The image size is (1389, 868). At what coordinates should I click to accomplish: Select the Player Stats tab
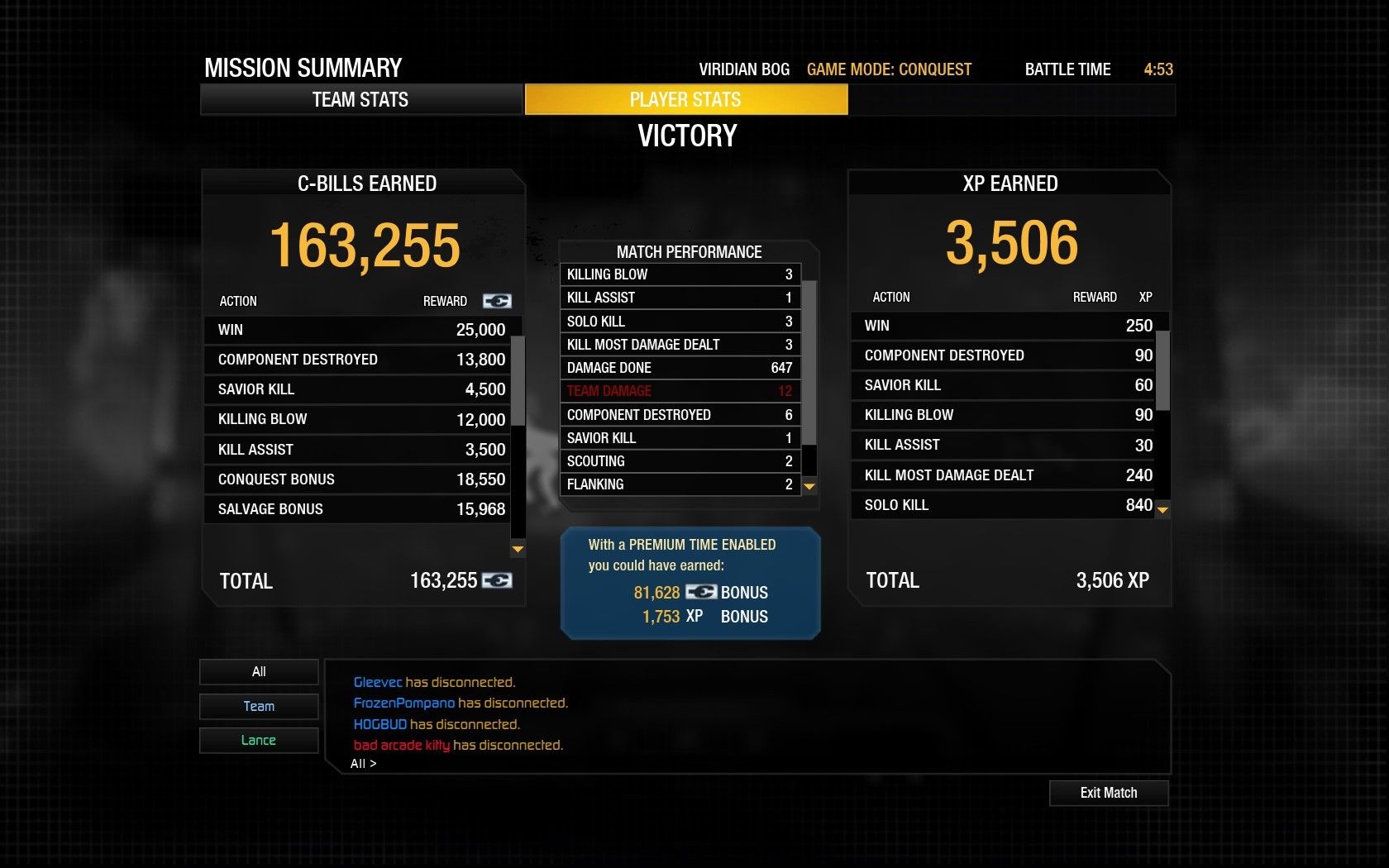click(685, 100)
